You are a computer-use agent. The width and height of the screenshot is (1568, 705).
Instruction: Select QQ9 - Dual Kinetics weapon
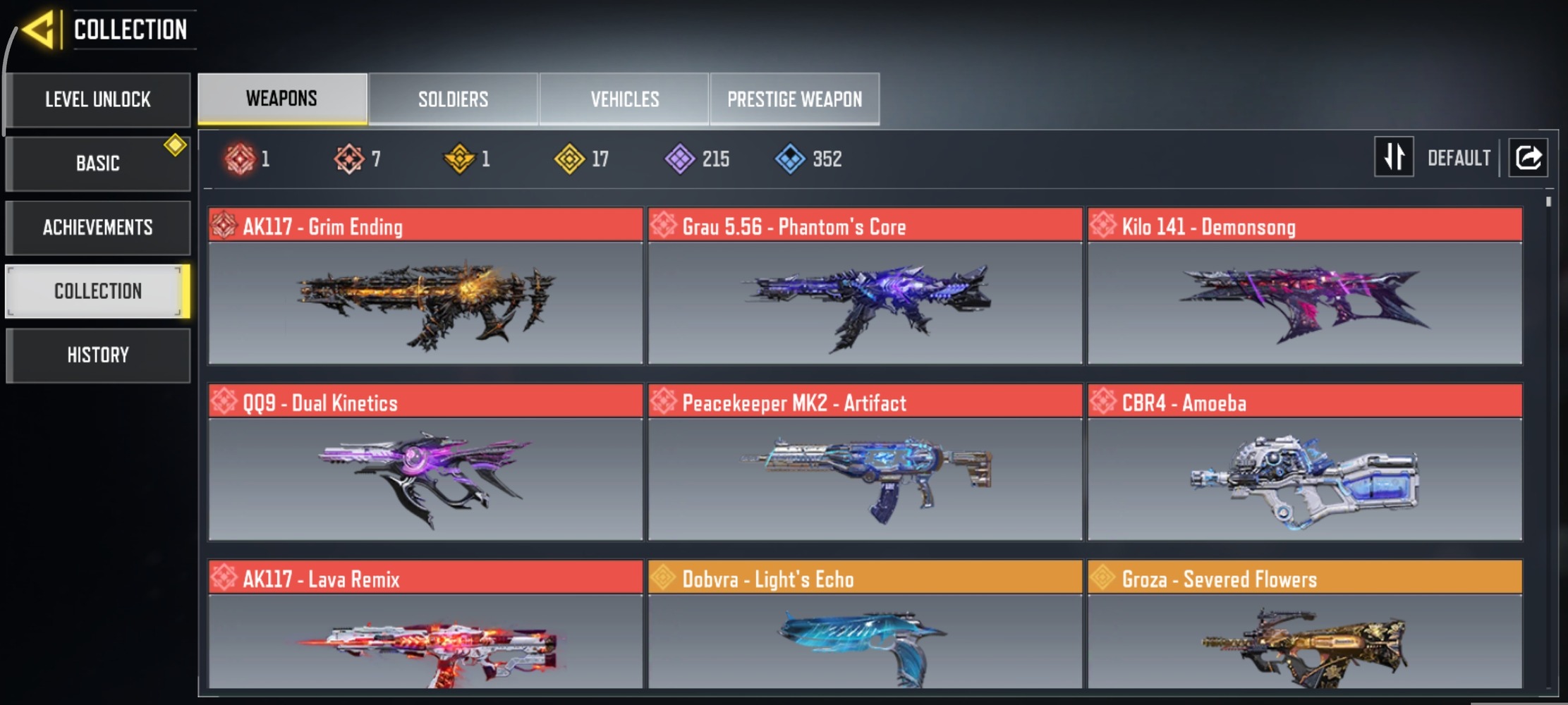coord(425,462)
